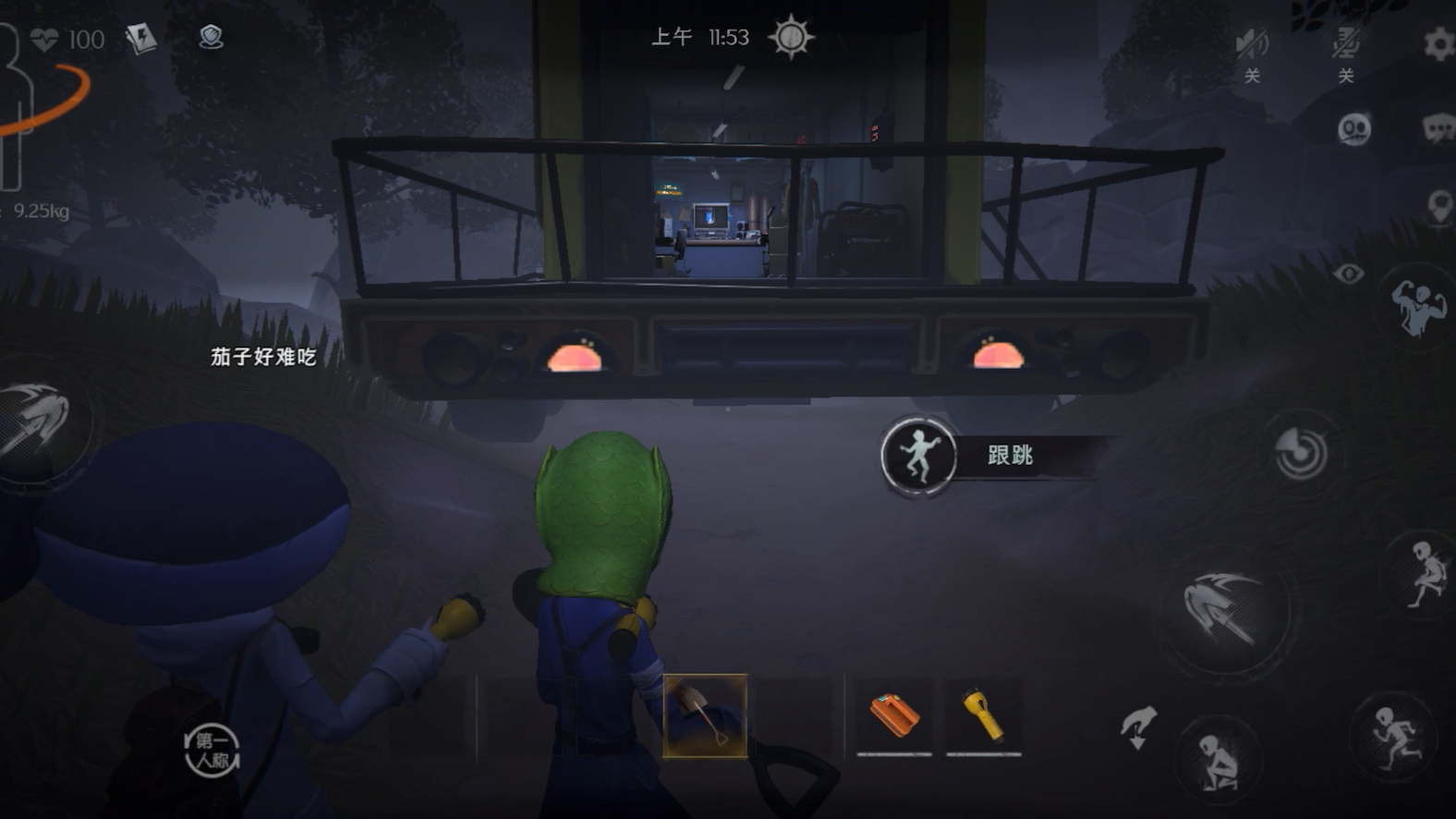Toggle the 第一人称 first-person view button
Viewport: 1456px width, 819px height.
click(x=212, y=750)
